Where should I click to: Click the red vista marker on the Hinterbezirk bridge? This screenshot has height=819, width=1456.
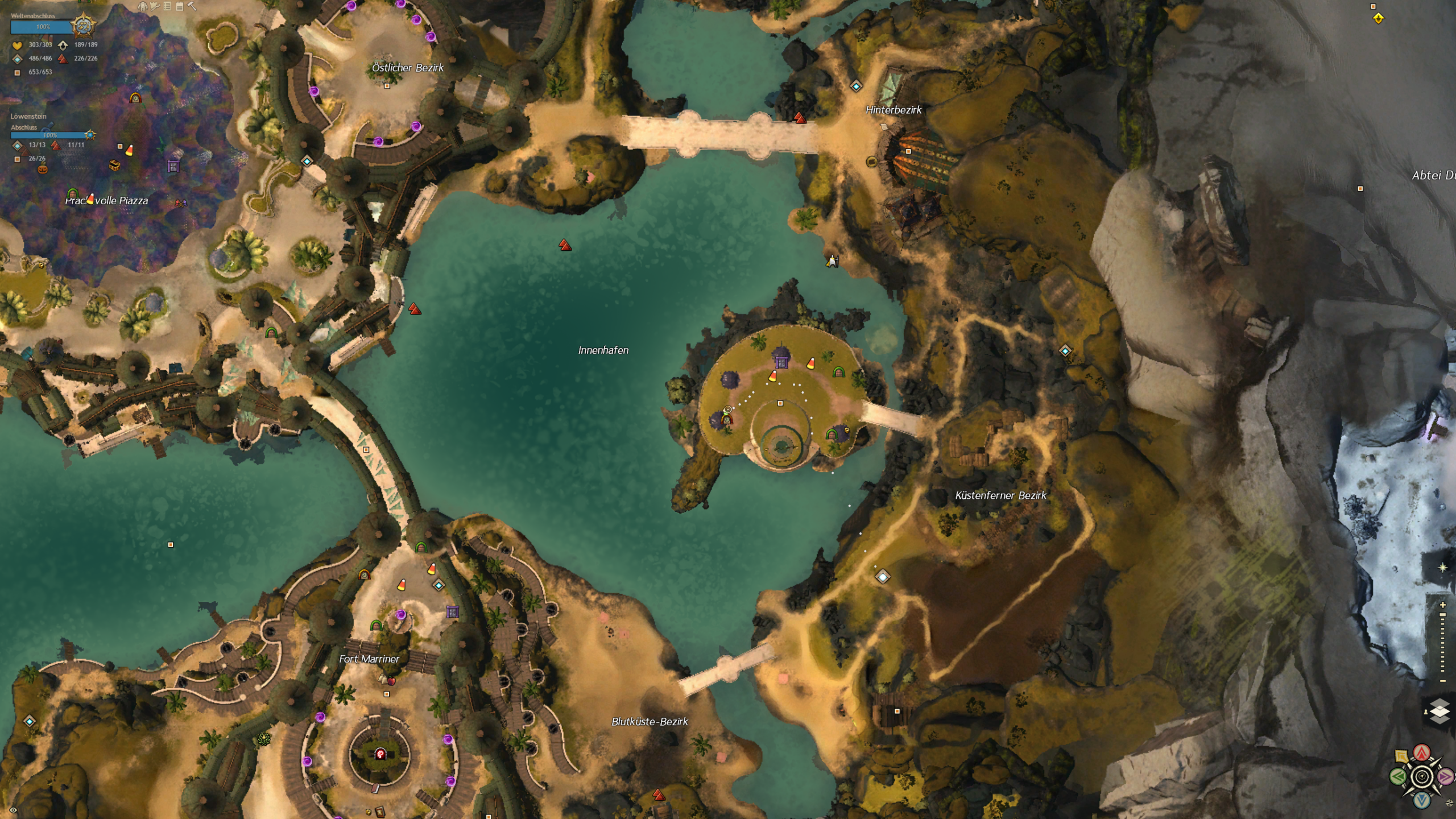coord(800,118)
